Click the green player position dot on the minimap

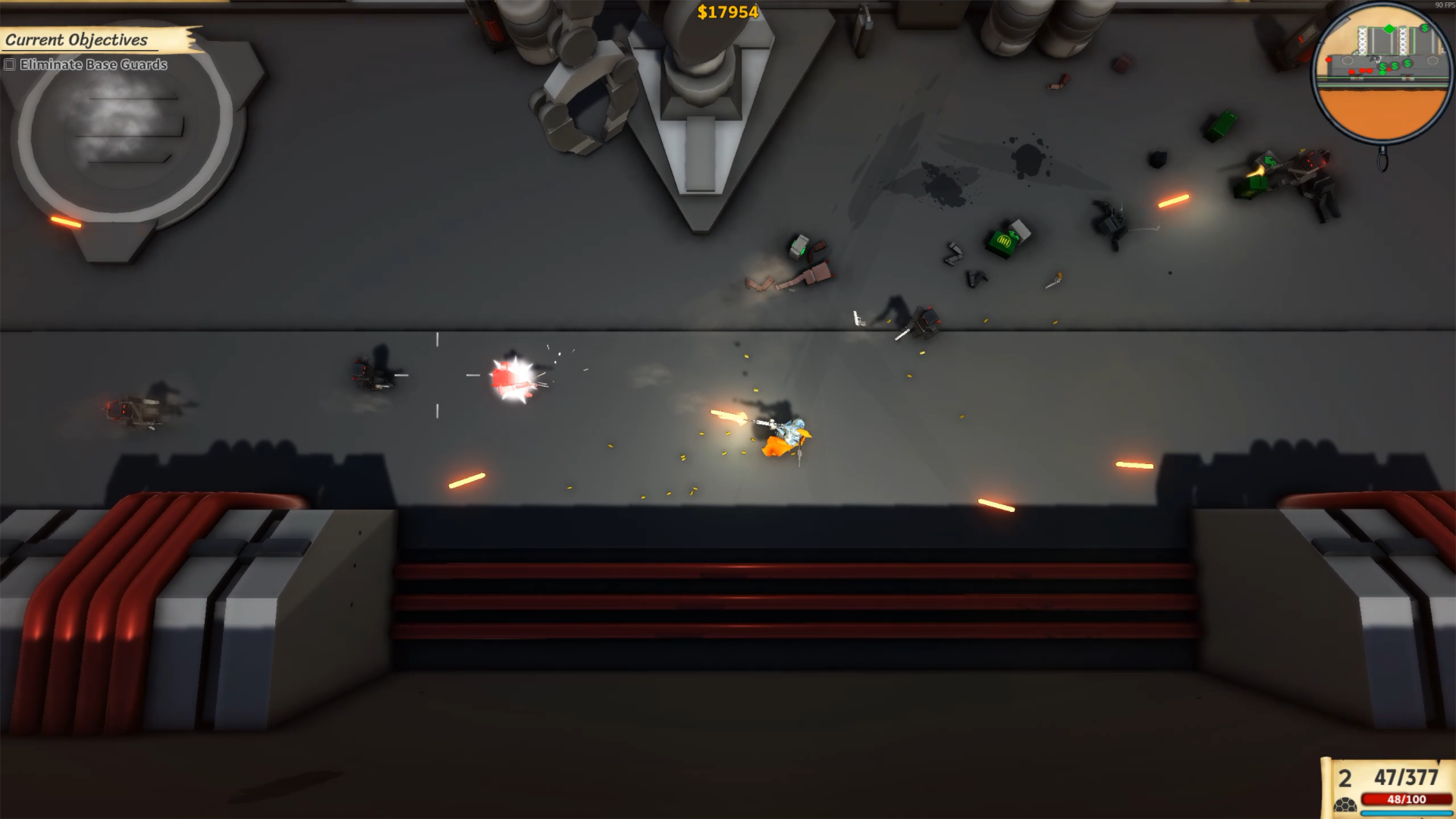(1382, 73)
